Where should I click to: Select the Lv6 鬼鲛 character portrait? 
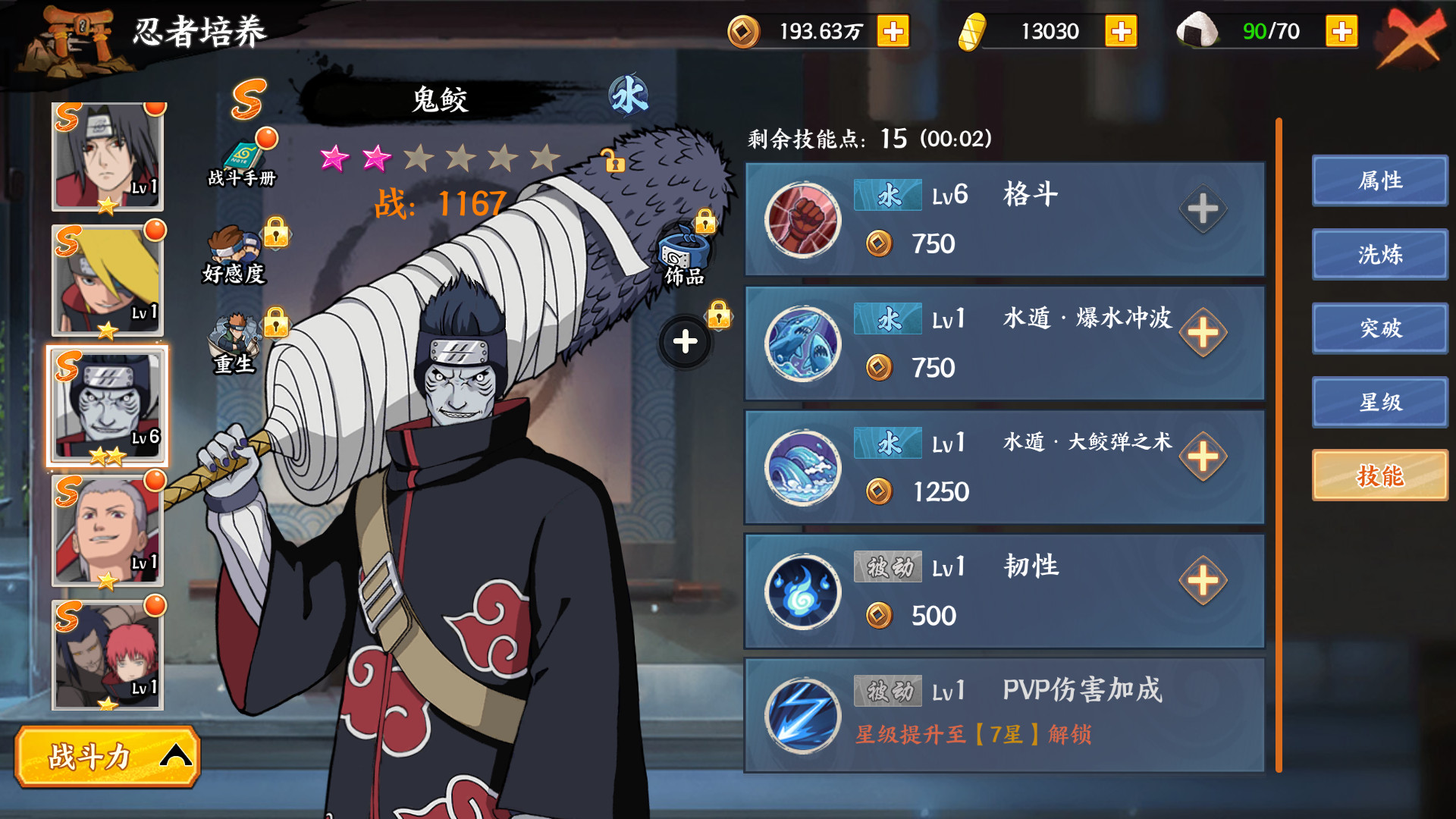click(106, 406)
